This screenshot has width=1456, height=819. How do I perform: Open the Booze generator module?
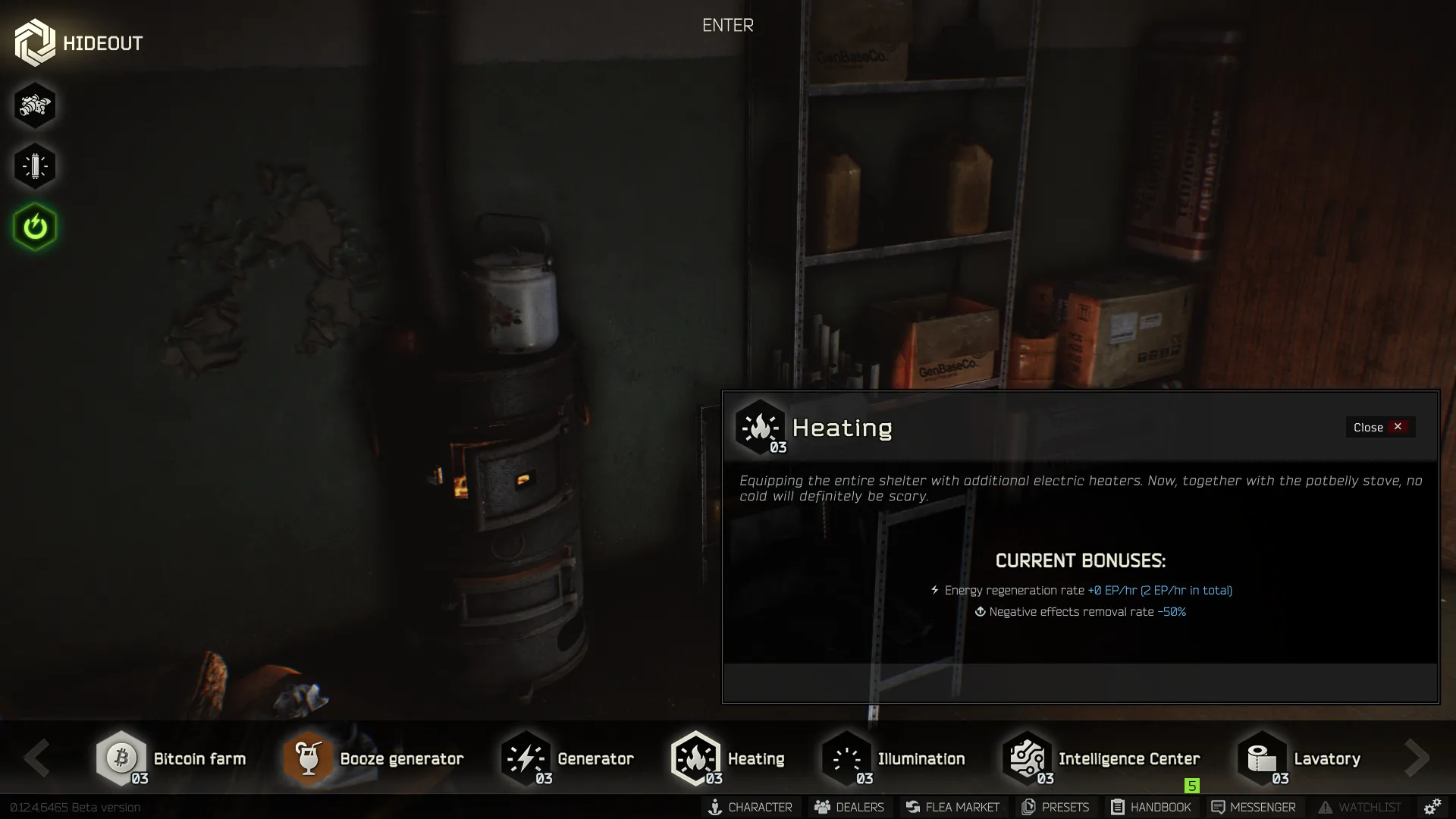point(309,758)
